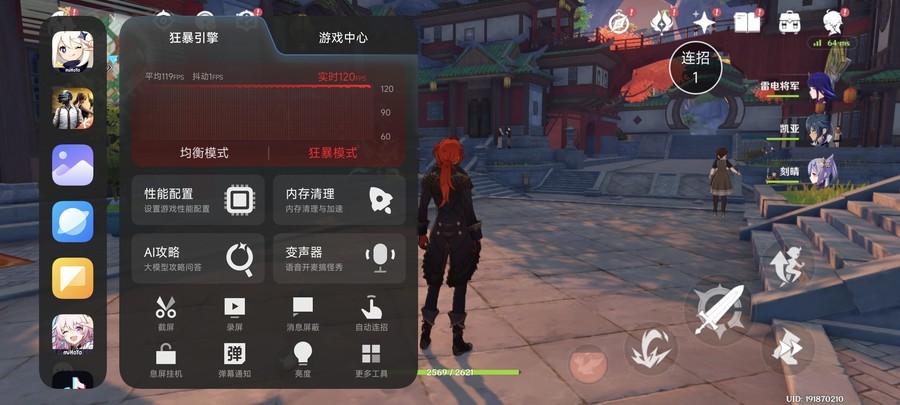The height and width of the screenshot is (405, 900).
Task: Enable 自动连招 auto combo
Action: [371, 313]
